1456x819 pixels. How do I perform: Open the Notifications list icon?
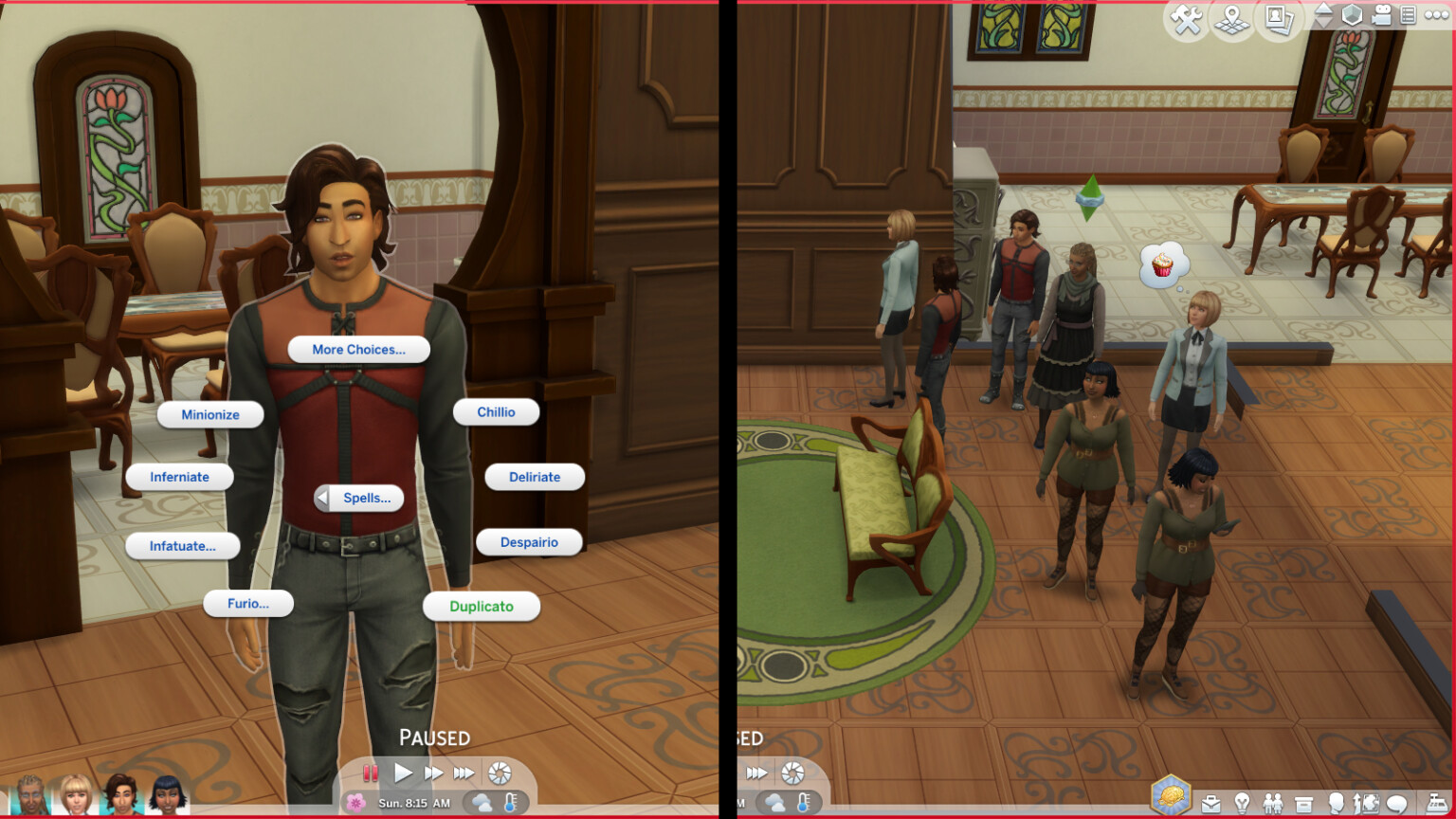(1408, 15)
